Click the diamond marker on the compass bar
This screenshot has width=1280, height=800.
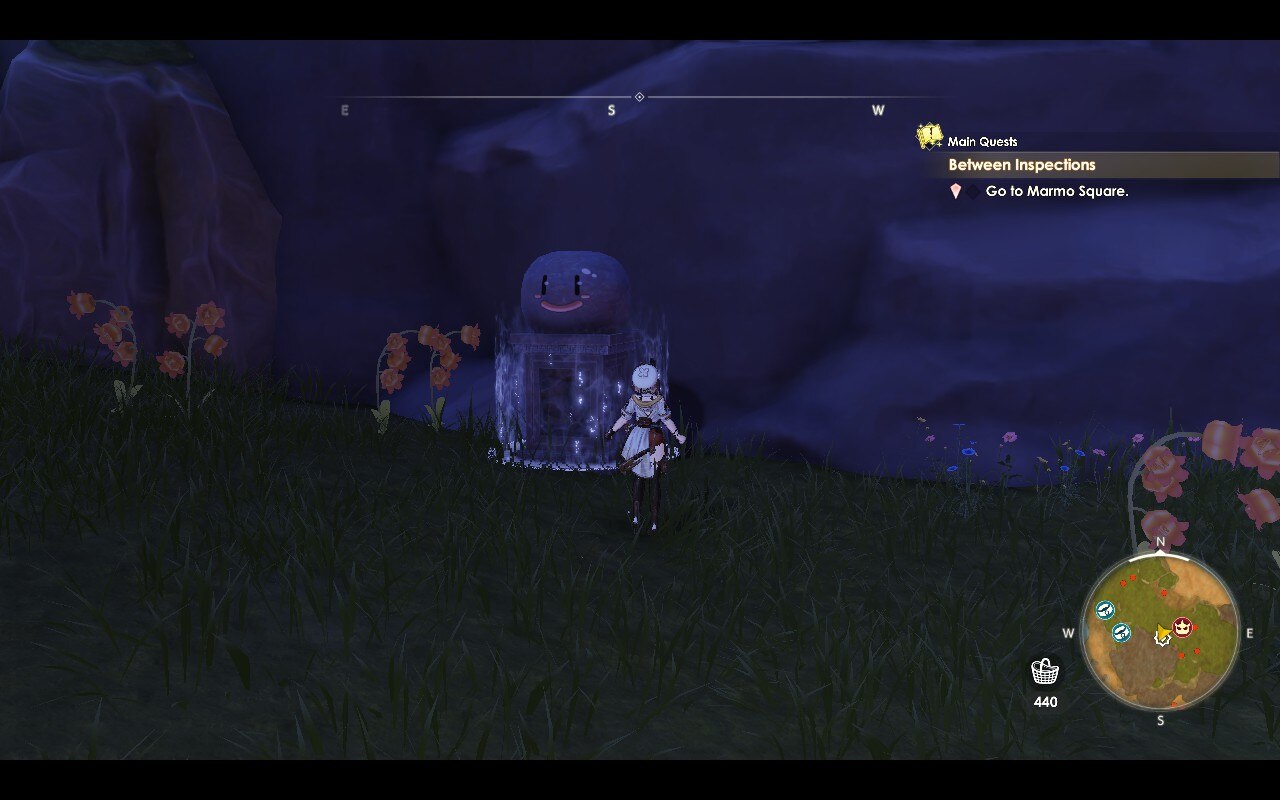pos(637,95)
